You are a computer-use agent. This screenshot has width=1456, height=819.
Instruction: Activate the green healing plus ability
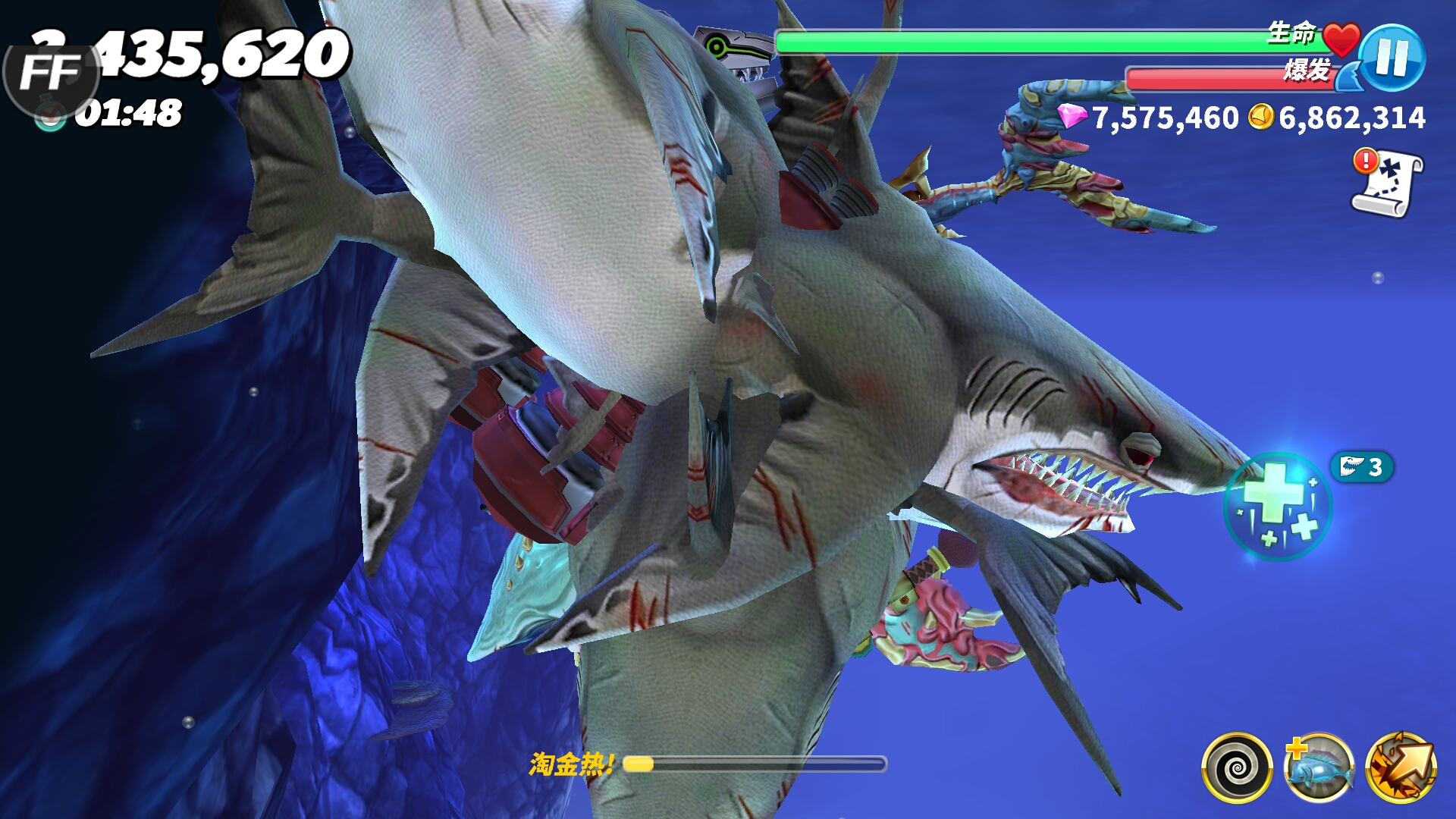click(x=1278, y=506)
